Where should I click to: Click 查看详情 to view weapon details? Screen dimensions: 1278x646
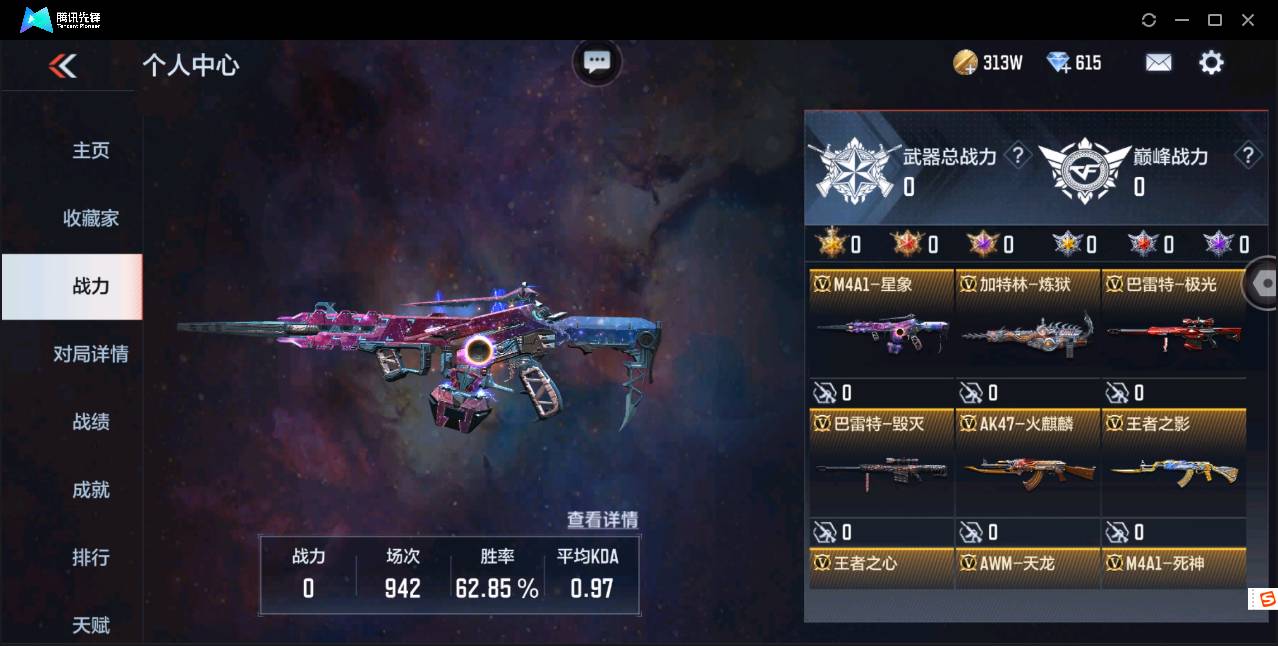pos(602,520)
